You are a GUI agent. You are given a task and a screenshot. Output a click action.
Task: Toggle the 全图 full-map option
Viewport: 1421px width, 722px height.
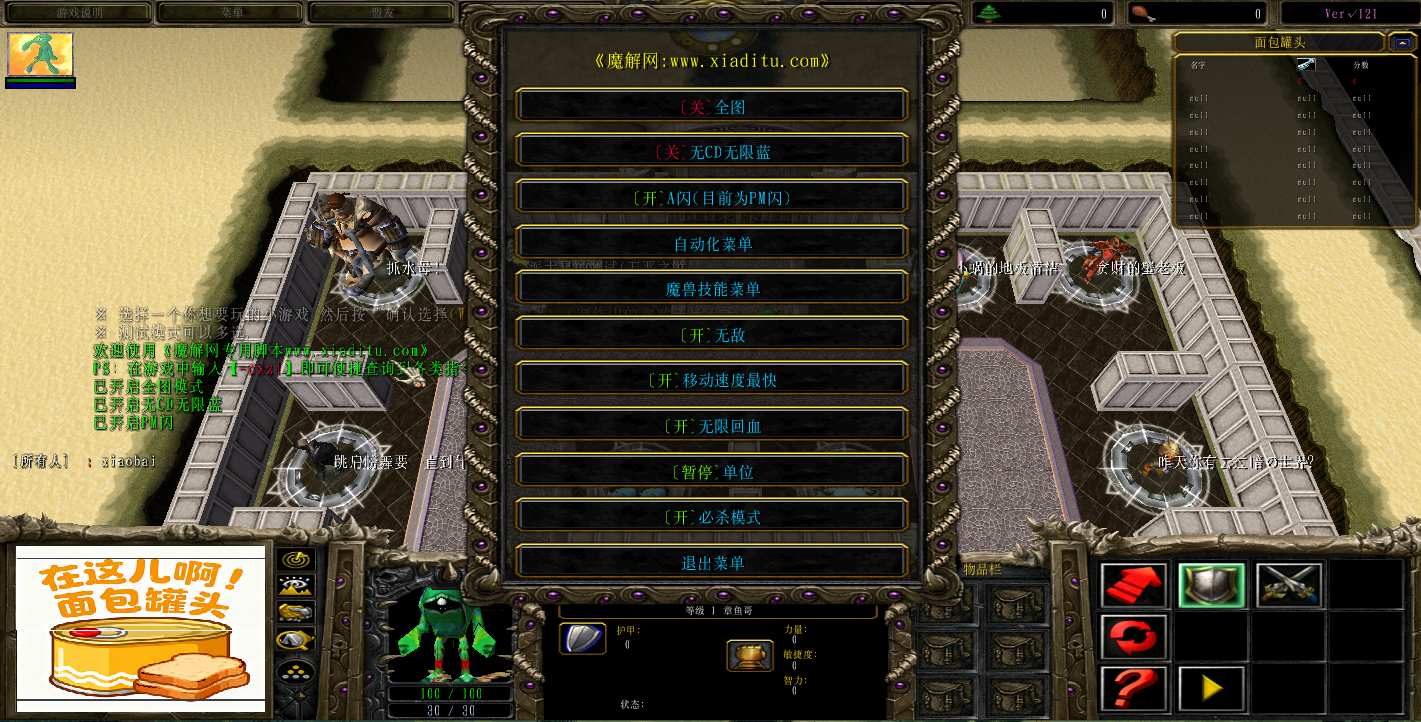711,107
